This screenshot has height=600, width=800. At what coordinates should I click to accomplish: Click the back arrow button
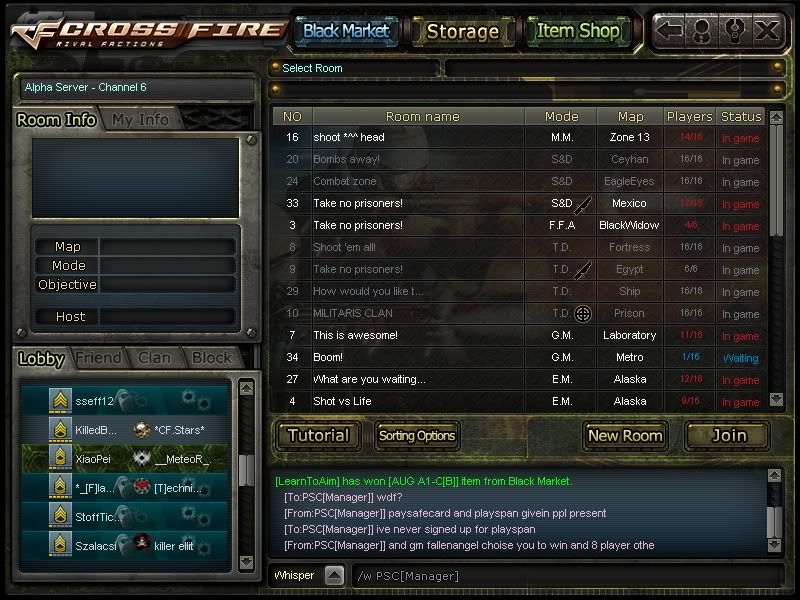(x=670, y=30)
